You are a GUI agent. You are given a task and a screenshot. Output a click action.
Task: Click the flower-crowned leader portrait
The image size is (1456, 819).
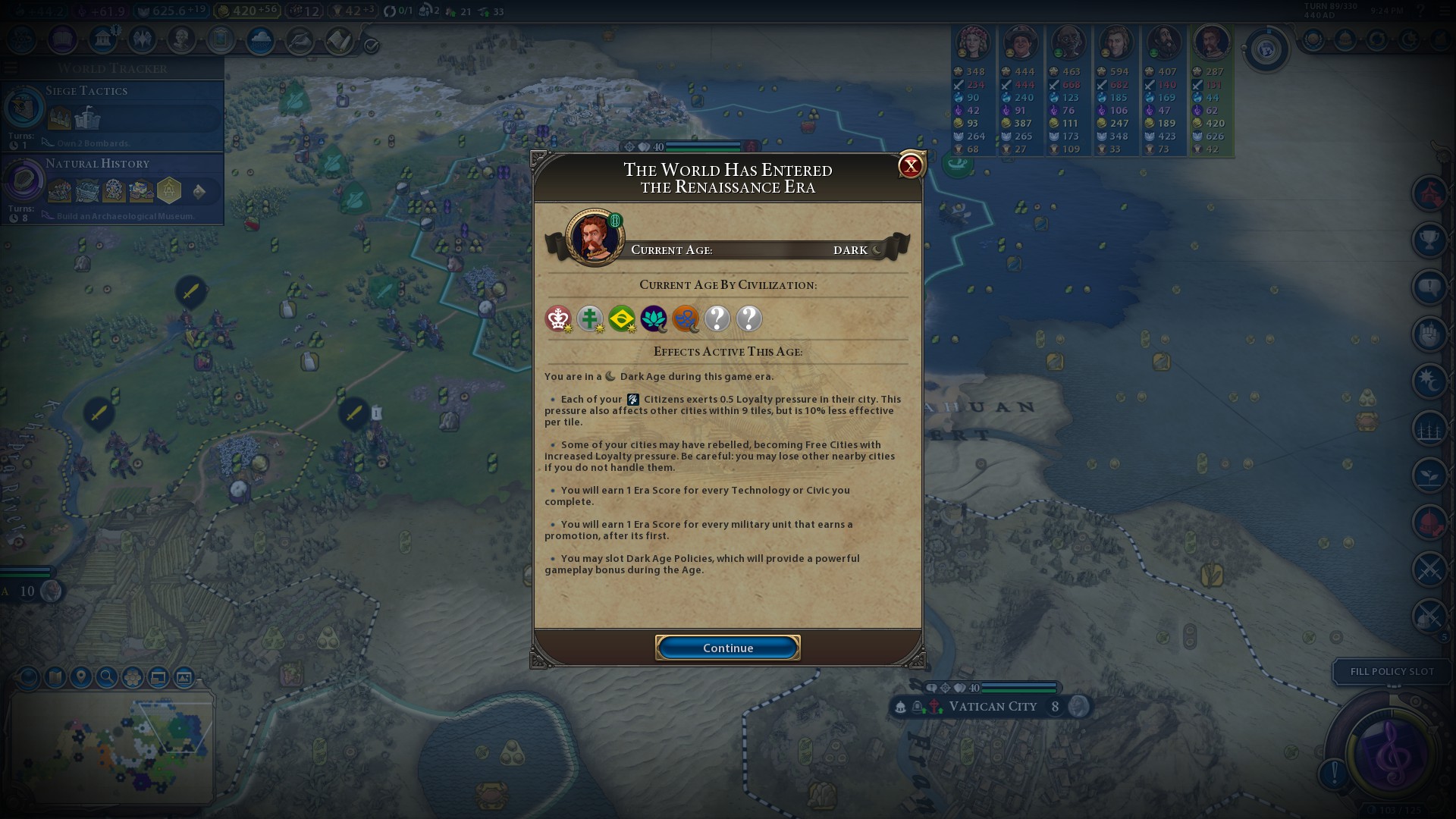[x=971, y=43]
